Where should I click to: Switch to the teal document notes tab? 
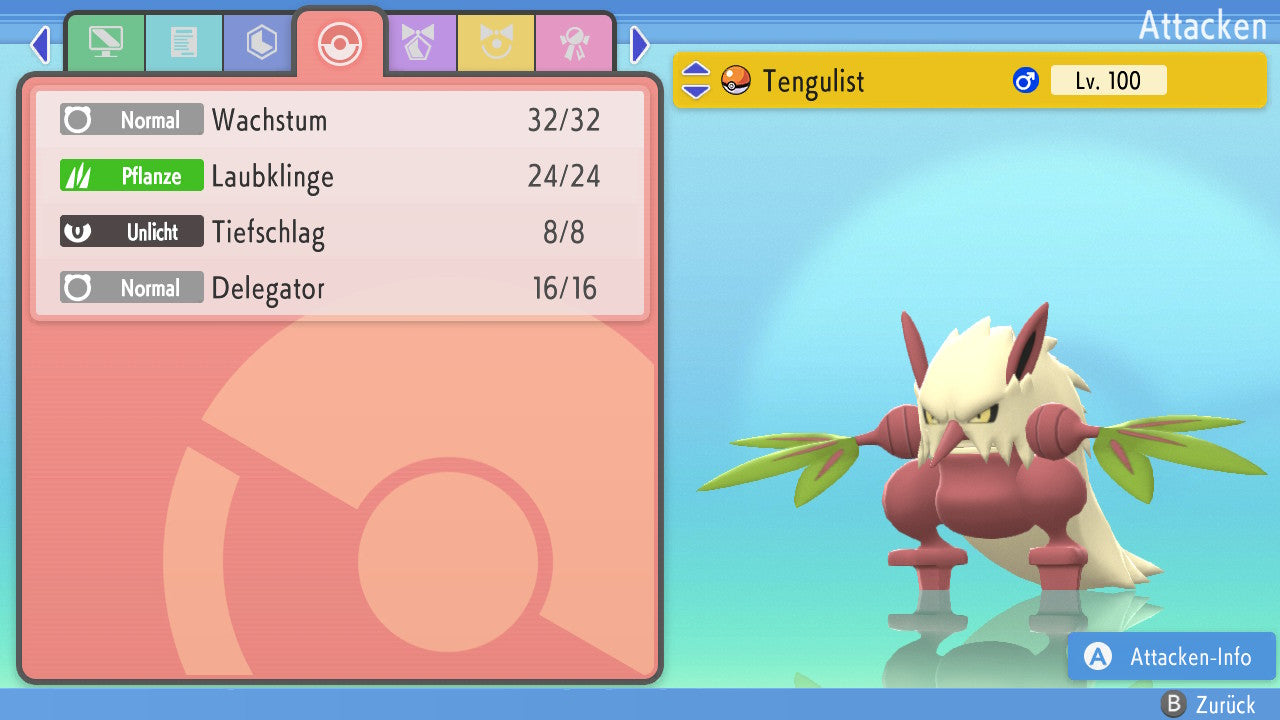tap(184, 43)
